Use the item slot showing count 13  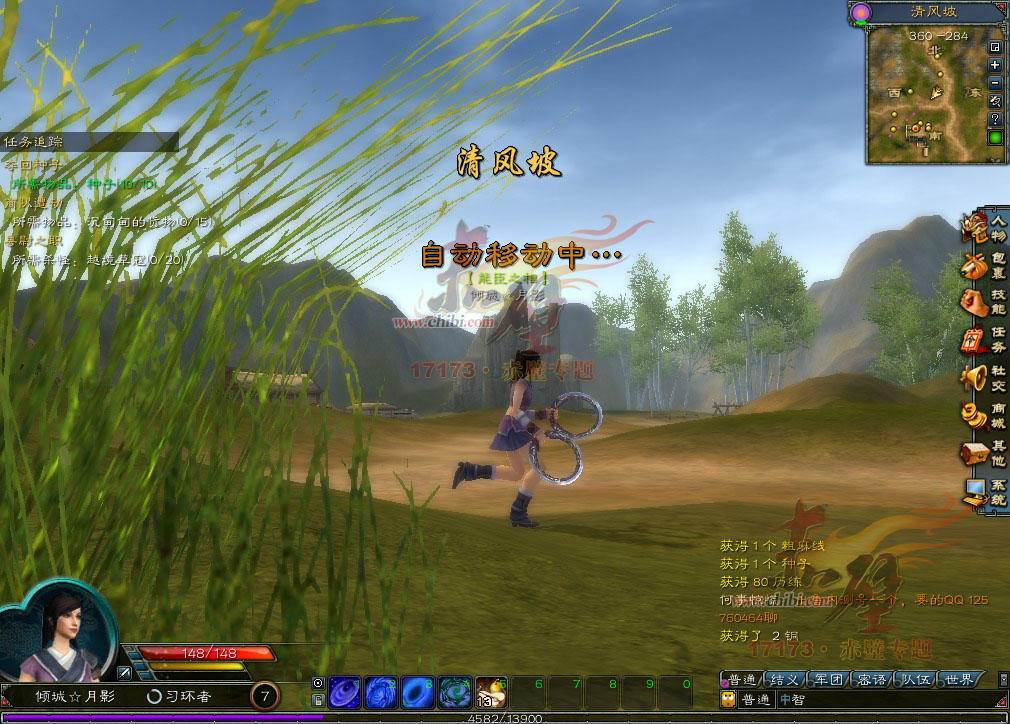pos(490,692)
